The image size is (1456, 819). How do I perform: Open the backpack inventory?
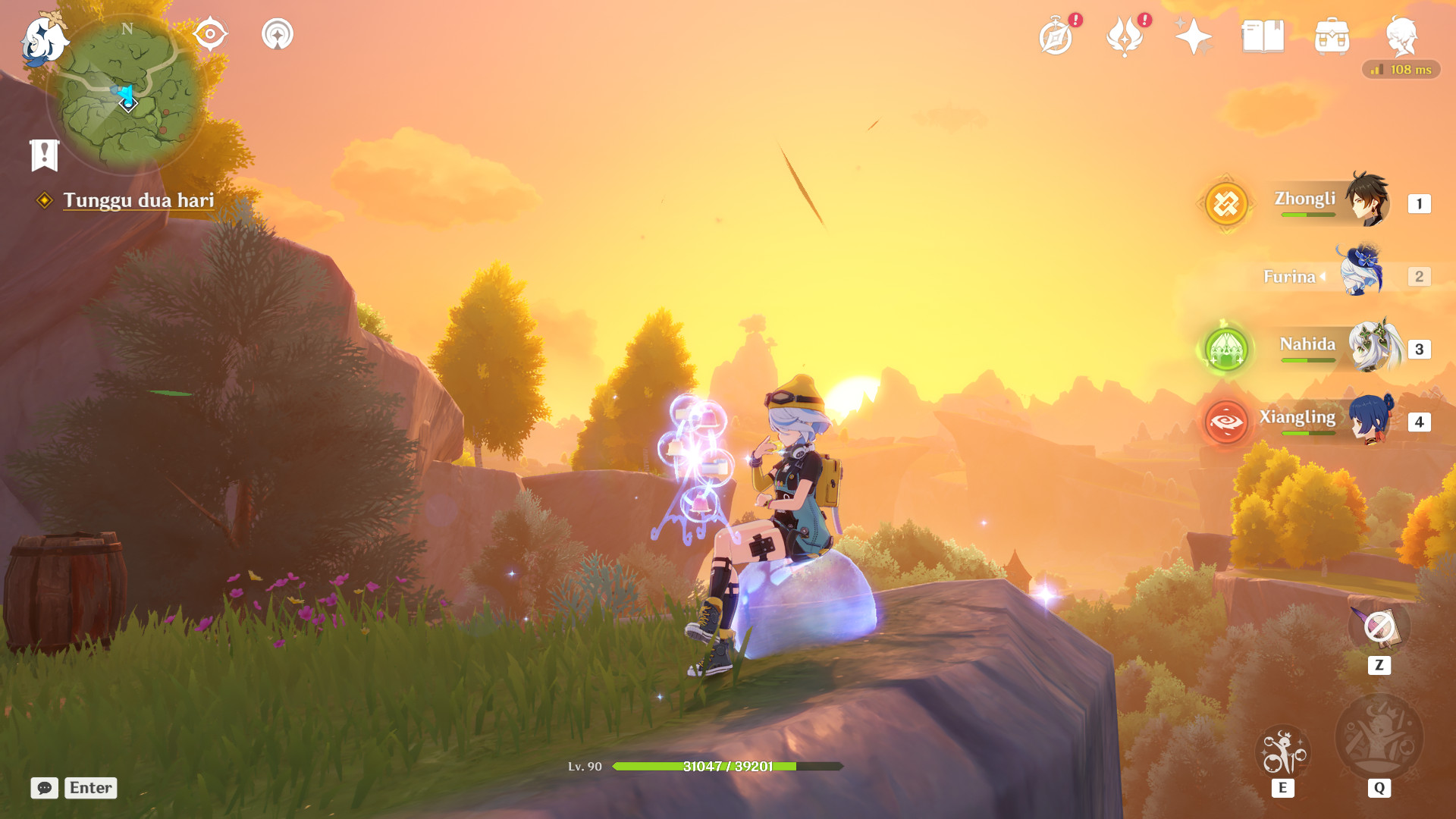point(1332,36)
